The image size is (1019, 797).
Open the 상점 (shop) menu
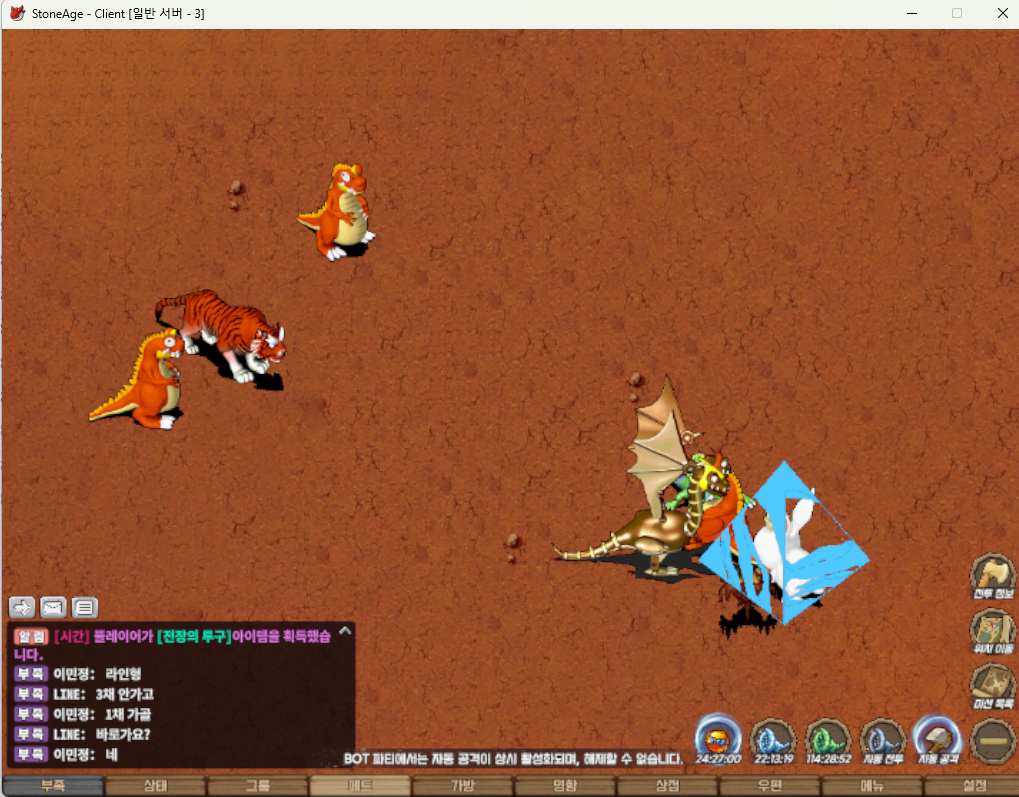coord(667,786)
